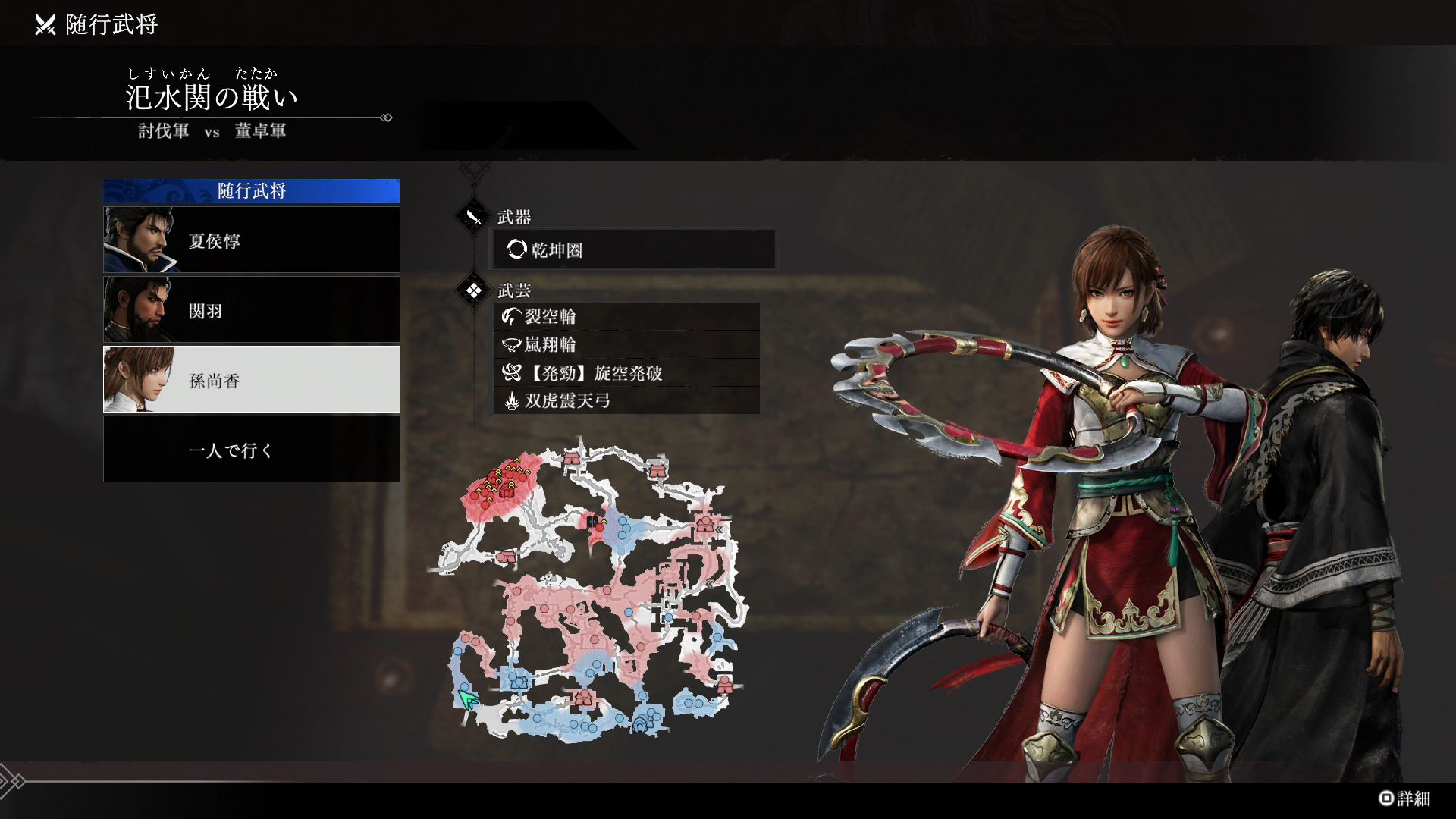Select the 双虎震天弓 musou skill
The height and width of the screenshot is (819, 1456).
626,400
